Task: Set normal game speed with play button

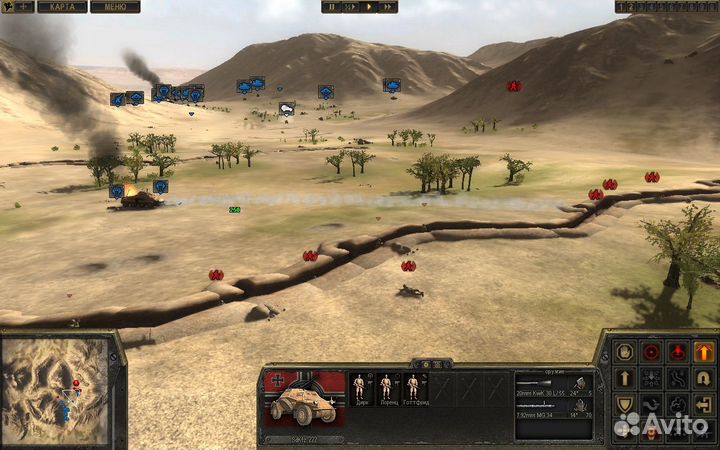Action: tap(369, 6)
